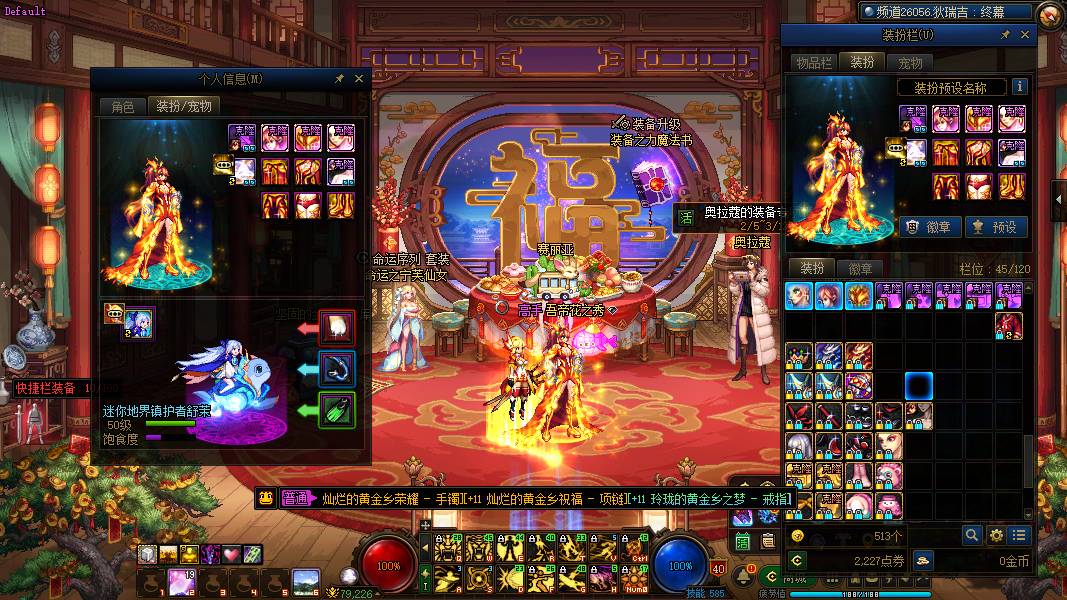Click the pet's red glove equipment slot

[x=337, y=327]
